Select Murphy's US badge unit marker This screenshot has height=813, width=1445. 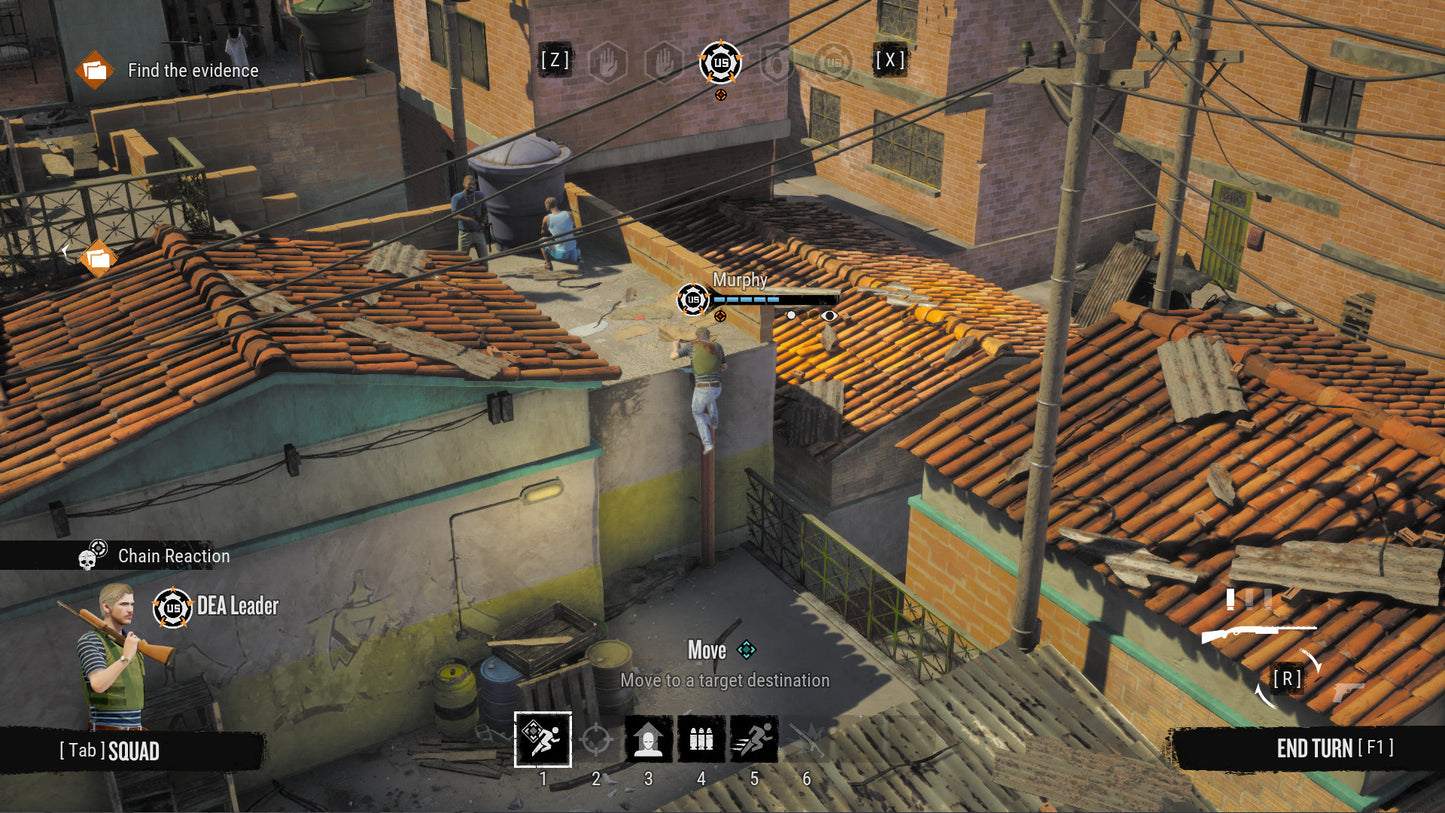tap(693, 299)
